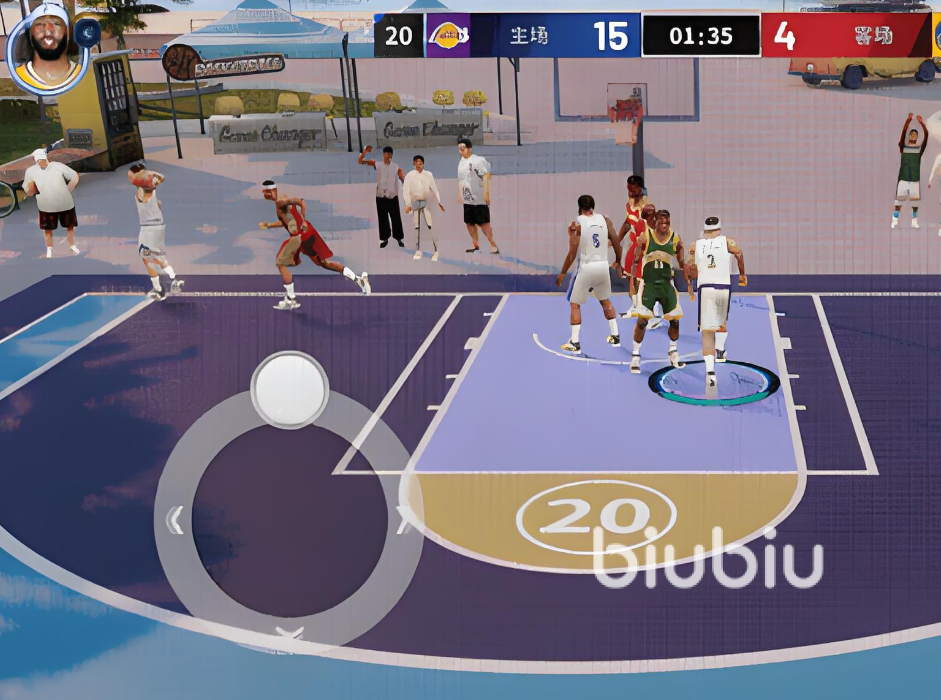Tap the joystick's down arrow
The height and width of the screenshot is (700, 941).
pyautogui.click(x=289, y=634)
